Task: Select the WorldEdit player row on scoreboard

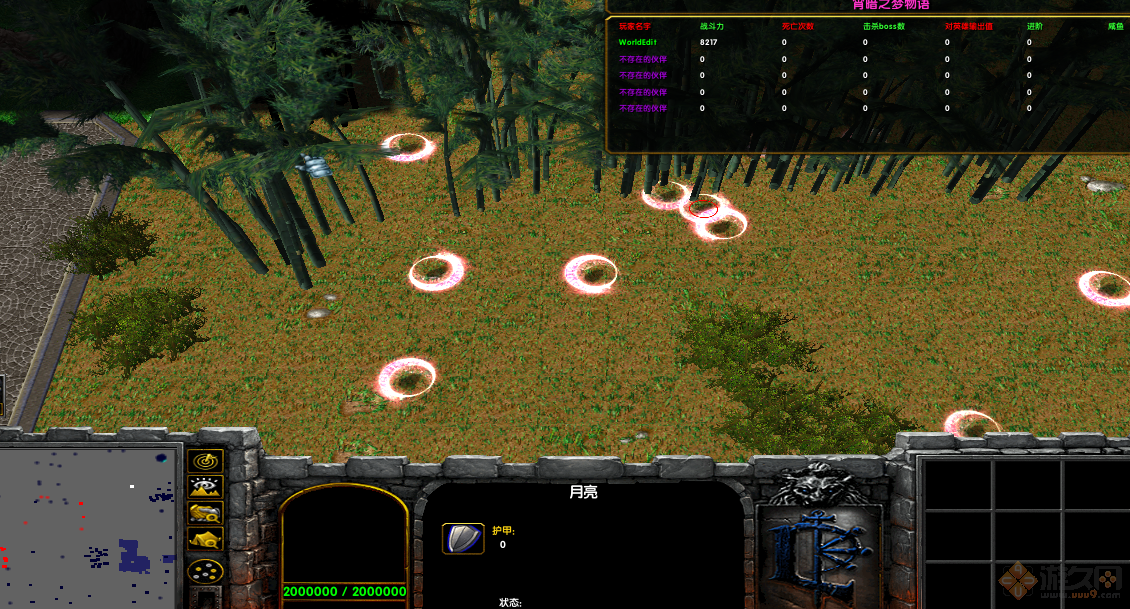Action: tap(642, 43)
